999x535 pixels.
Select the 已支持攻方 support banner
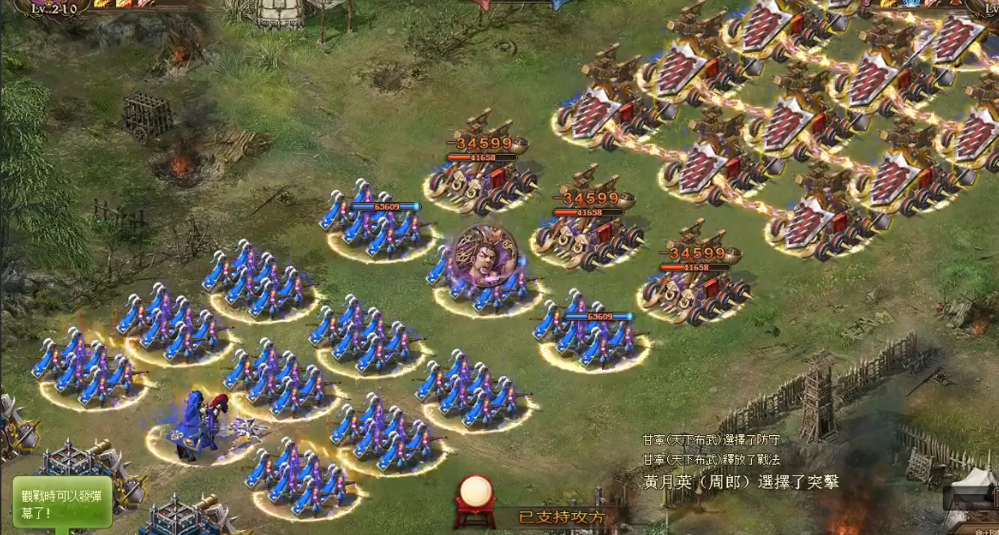tap(561, 517)
